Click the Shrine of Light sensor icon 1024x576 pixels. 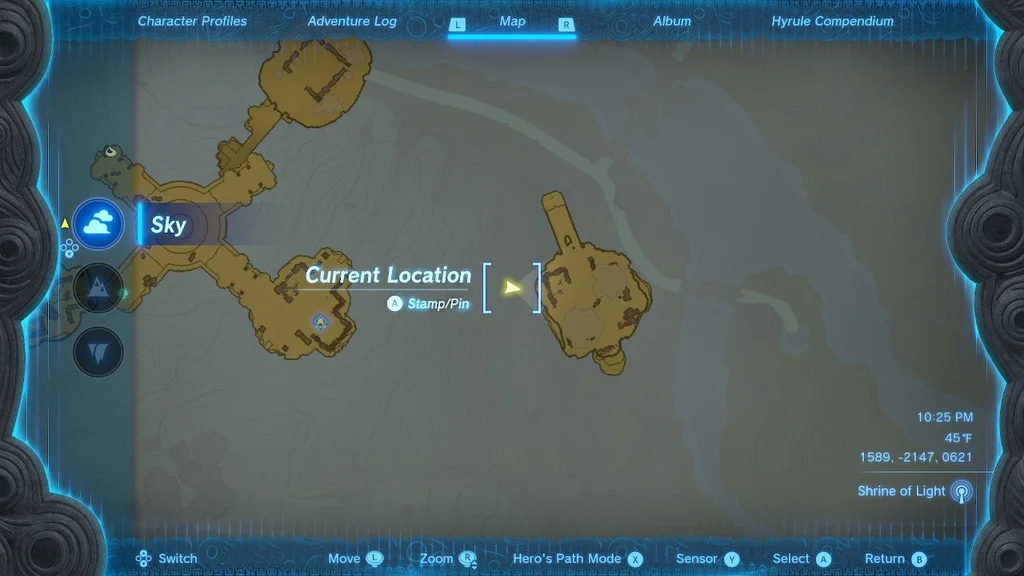pos(961,491)
